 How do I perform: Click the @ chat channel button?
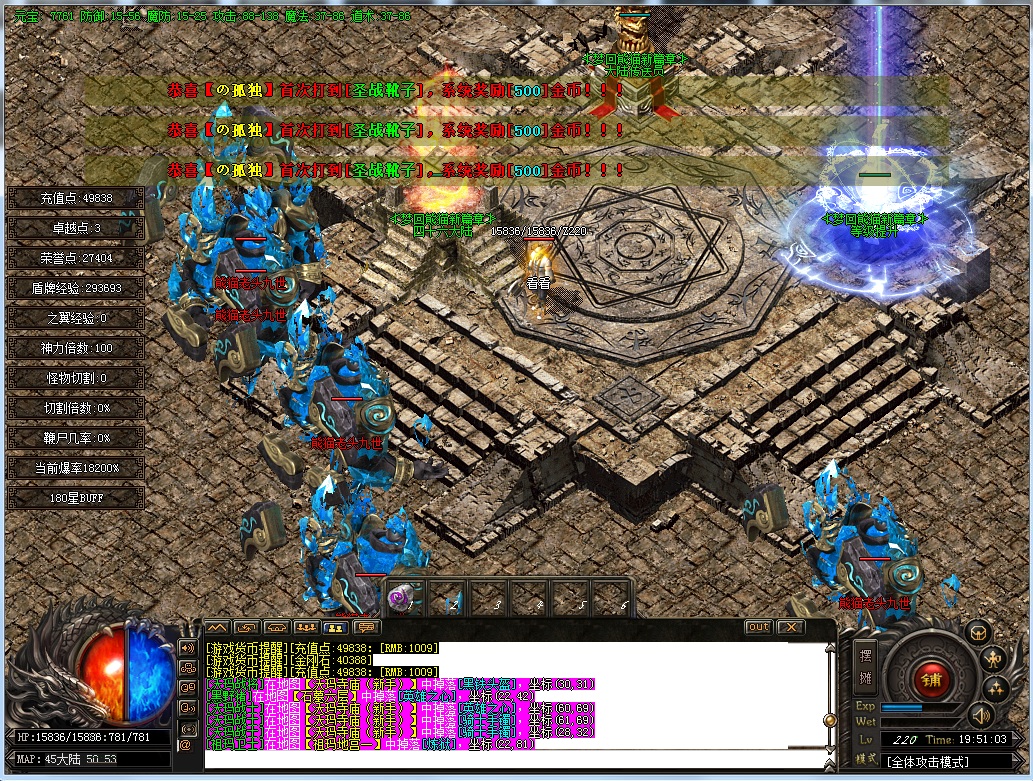[x=186, y=744]
